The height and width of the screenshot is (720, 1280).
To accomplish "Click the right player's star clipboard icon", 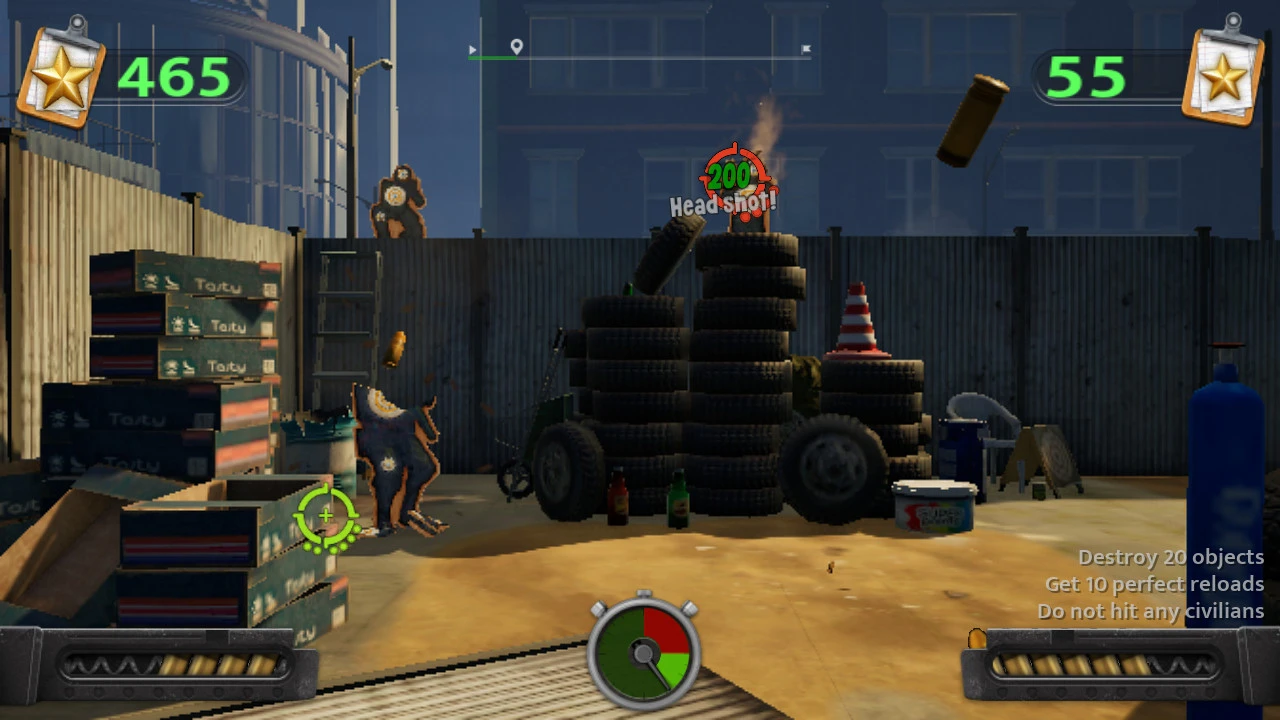I will 1222,73.
